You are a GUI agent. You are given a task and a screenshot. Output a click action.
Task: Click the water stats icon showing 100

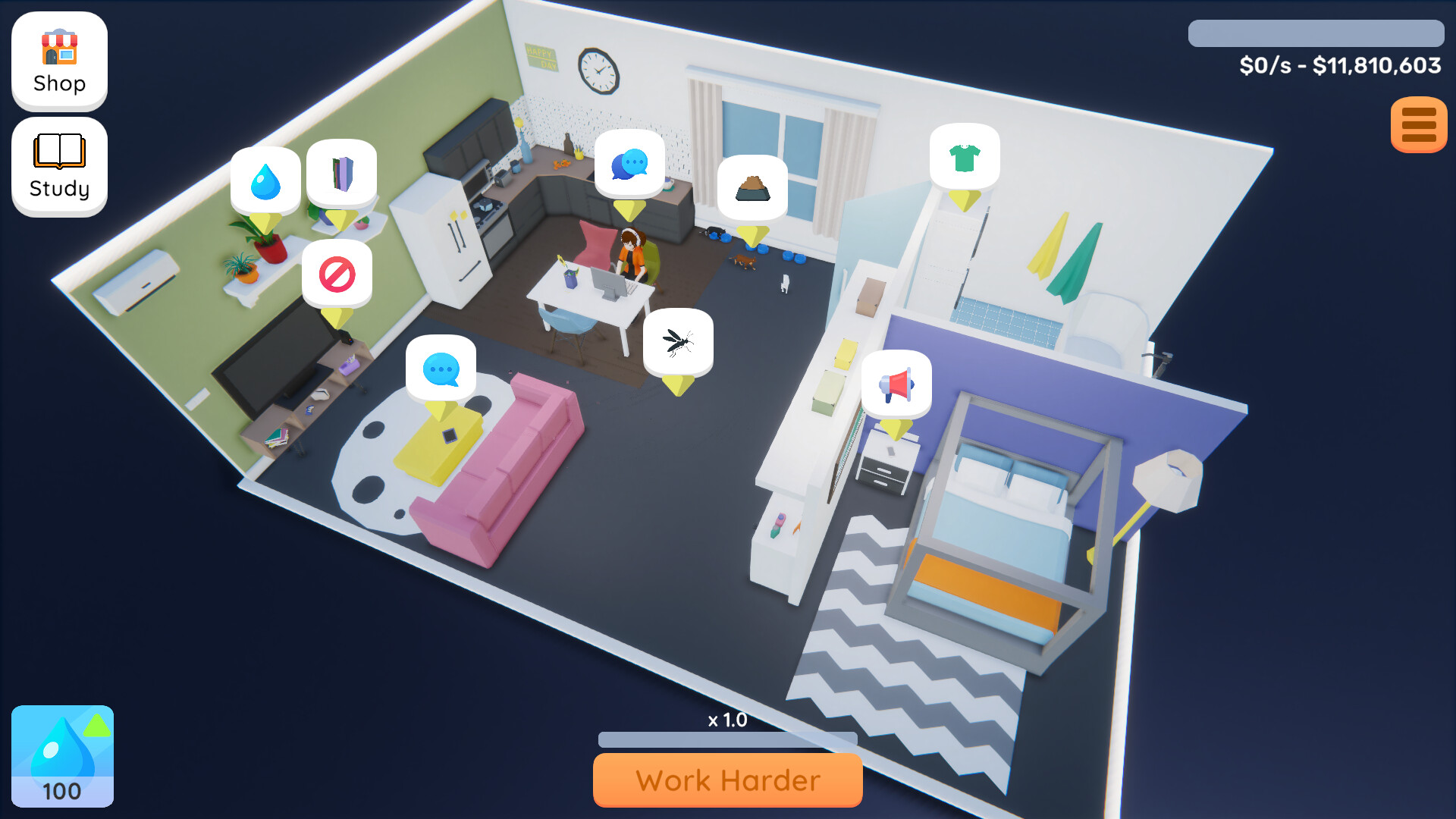tap(62, 756)
